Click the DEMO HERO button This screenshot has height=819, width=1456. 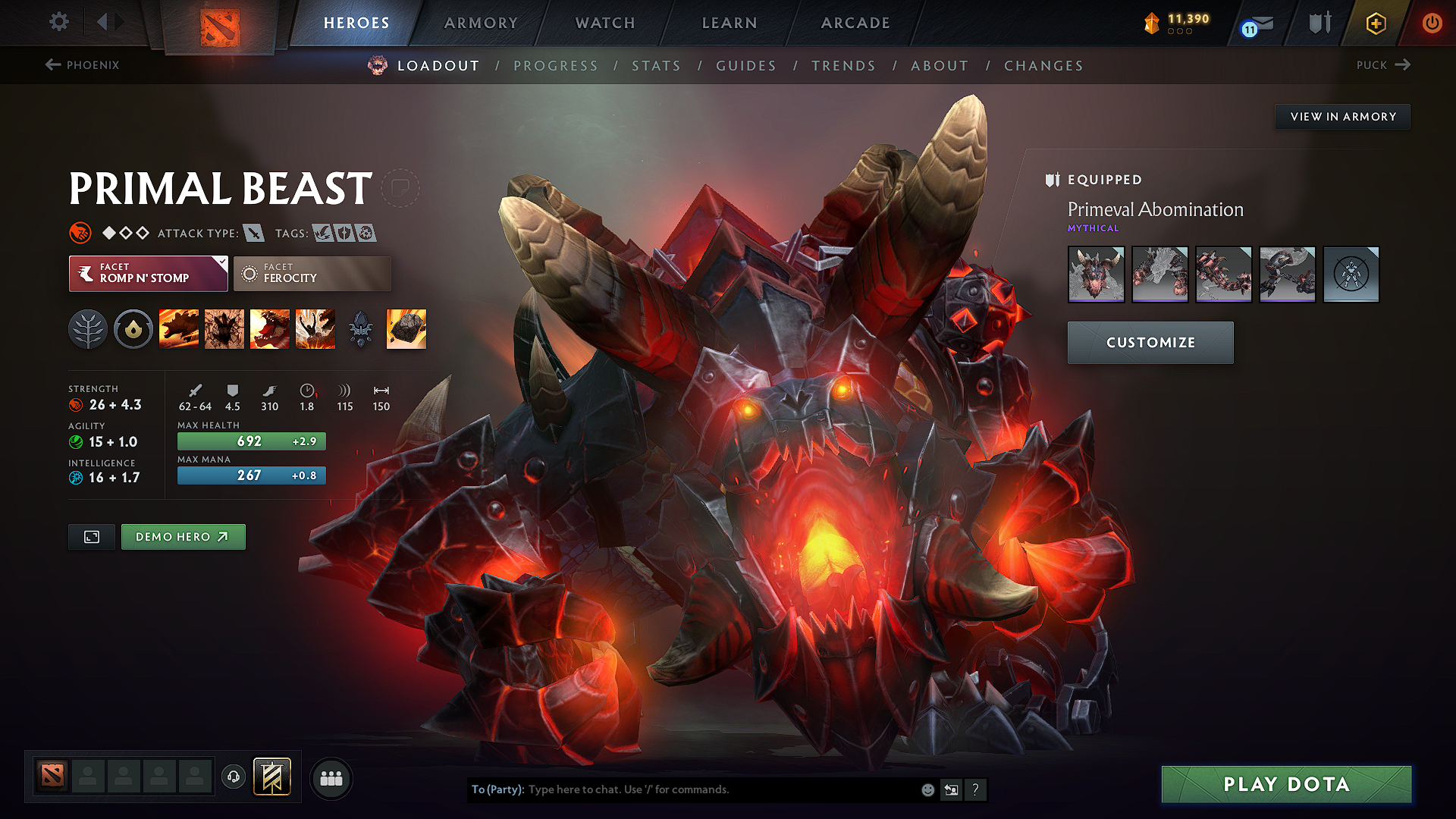click(x=183, y=536)
